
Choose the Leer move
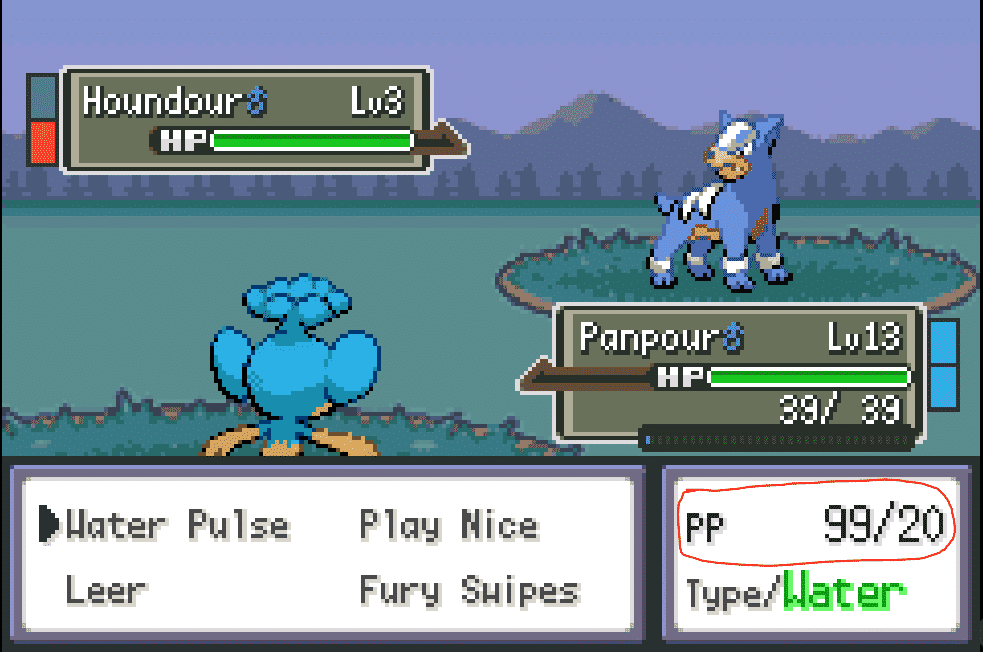pyautogui.click(x=105, y=590)
